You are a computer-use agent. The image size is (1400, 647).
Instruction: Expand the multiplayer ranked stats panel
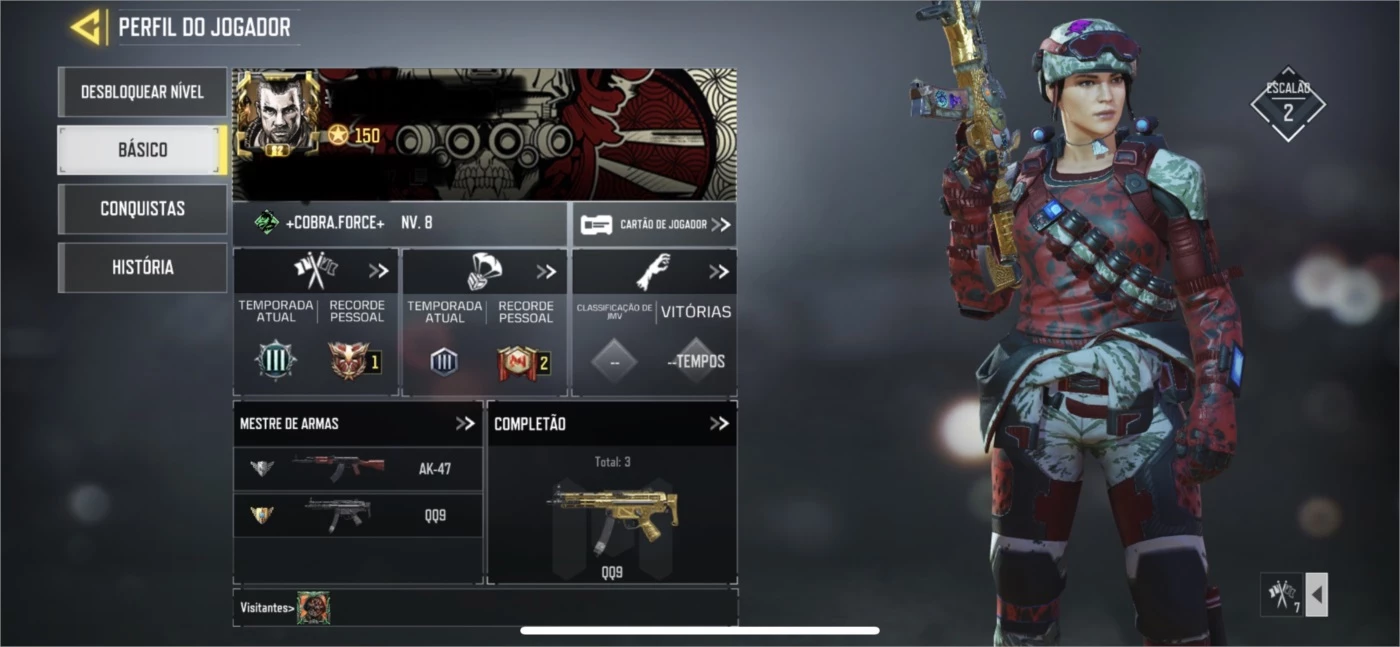[378, 271]
